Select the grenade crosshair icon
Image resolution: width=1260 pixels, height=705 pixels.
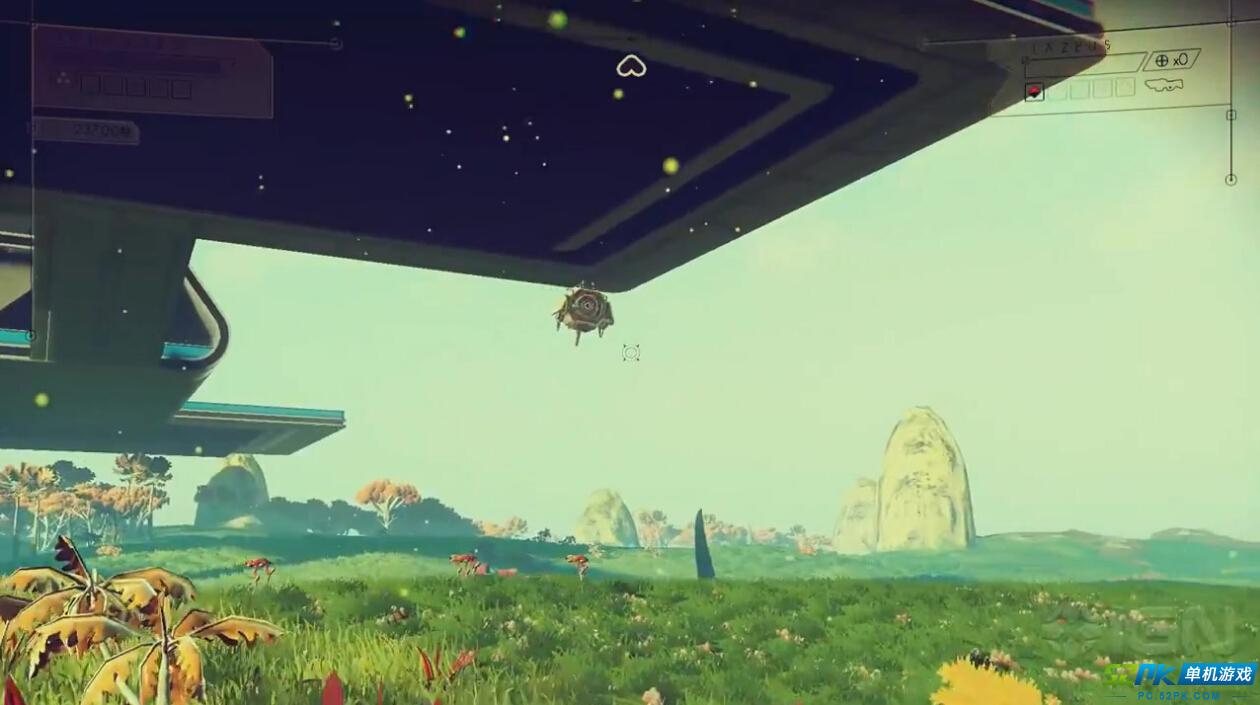1162,60
